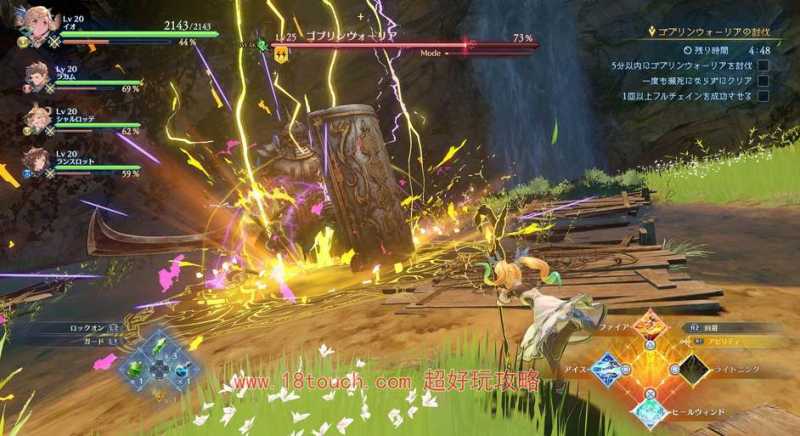
Task: Toggle the full chain burst objective checkbox
Action: tap(763, 96)
